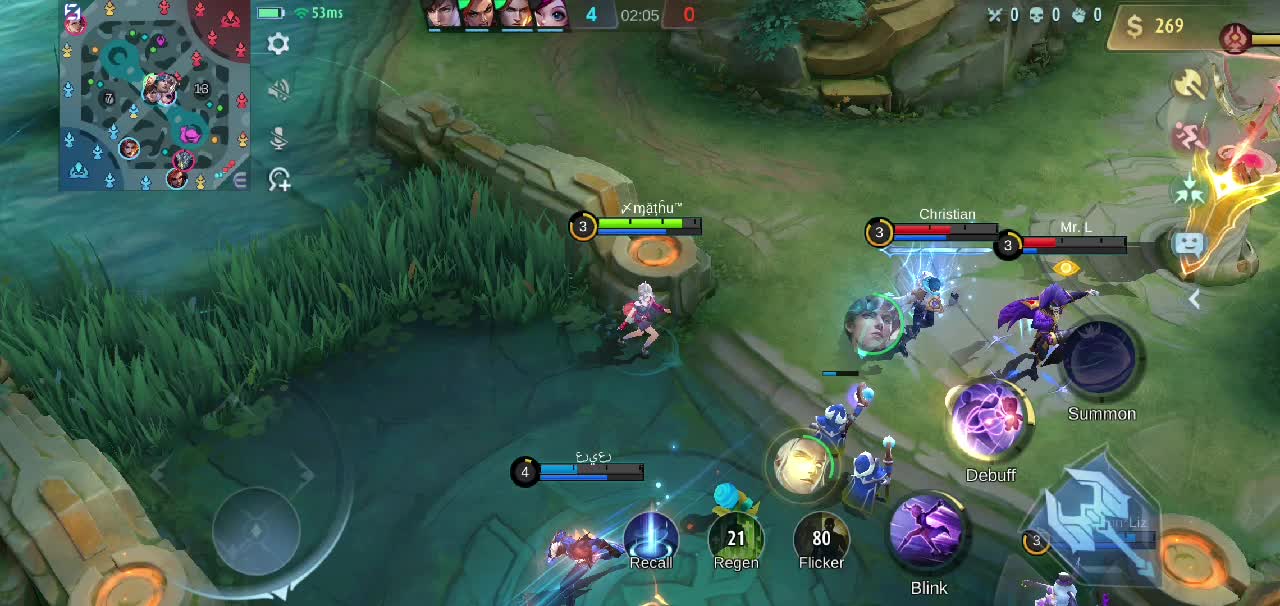1280x606 pixels.
Task: Tap the movement joystick
Action: point(256,530)
